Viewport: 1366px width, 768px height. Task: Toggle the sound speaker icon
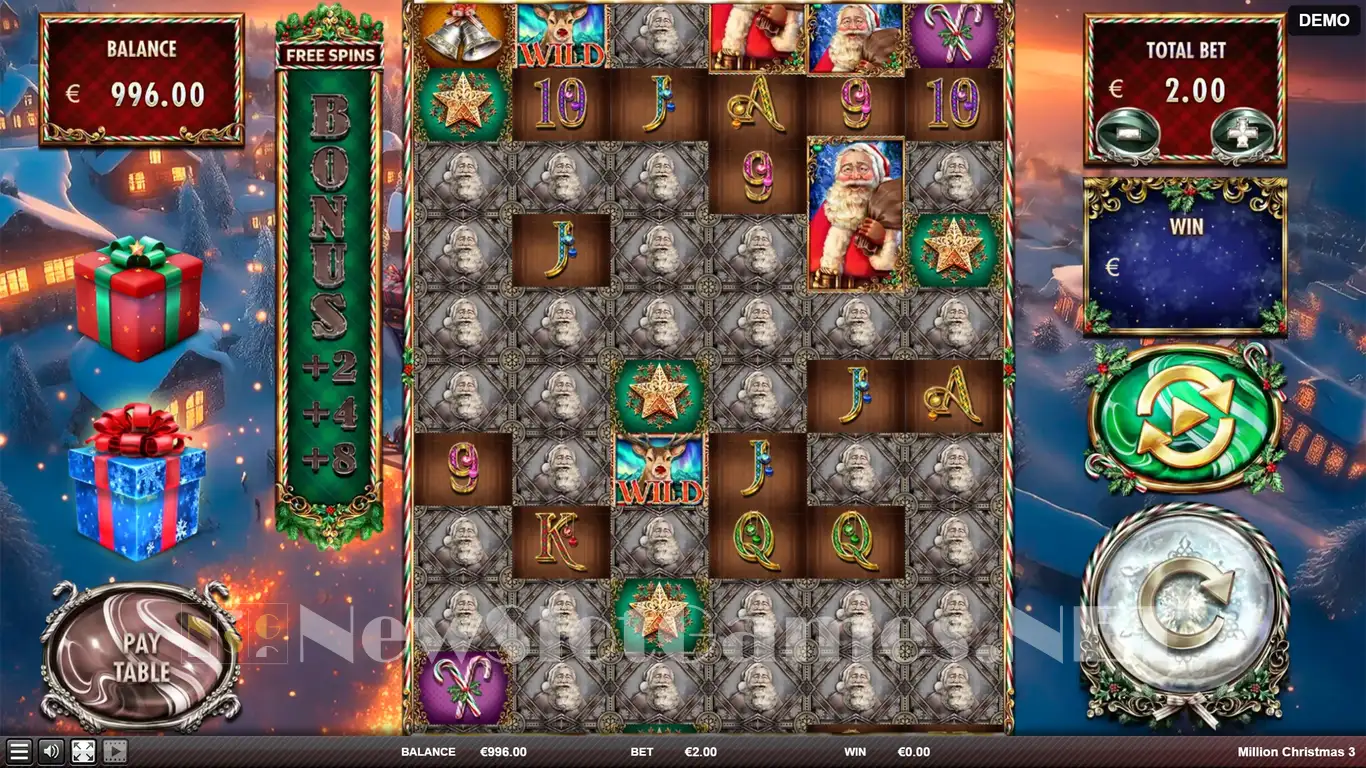(x=50, y=752)
